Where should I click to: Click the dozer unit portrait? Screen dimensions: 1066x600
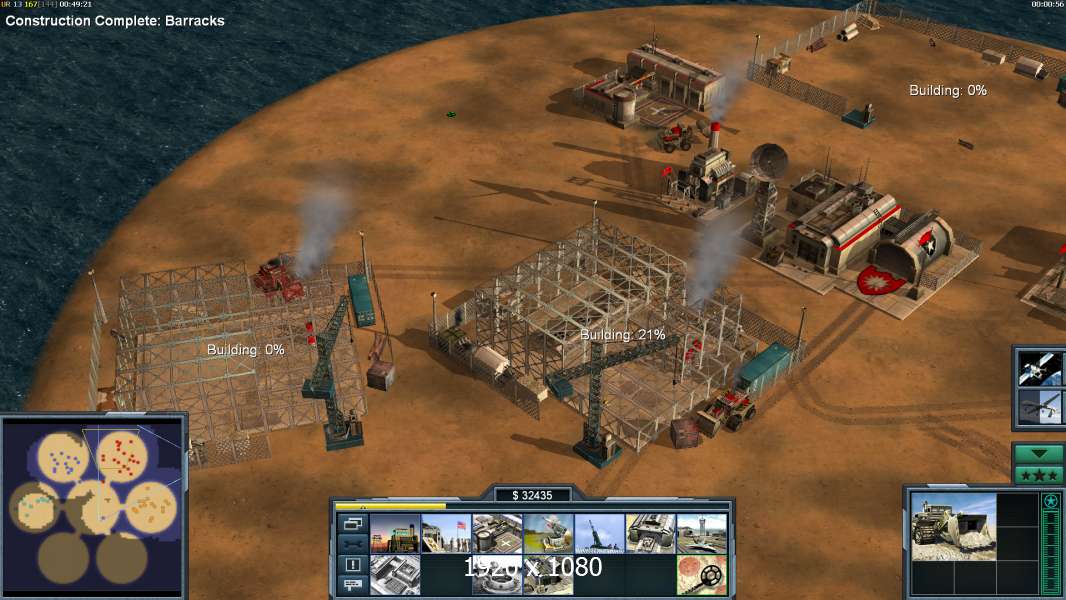953,526
